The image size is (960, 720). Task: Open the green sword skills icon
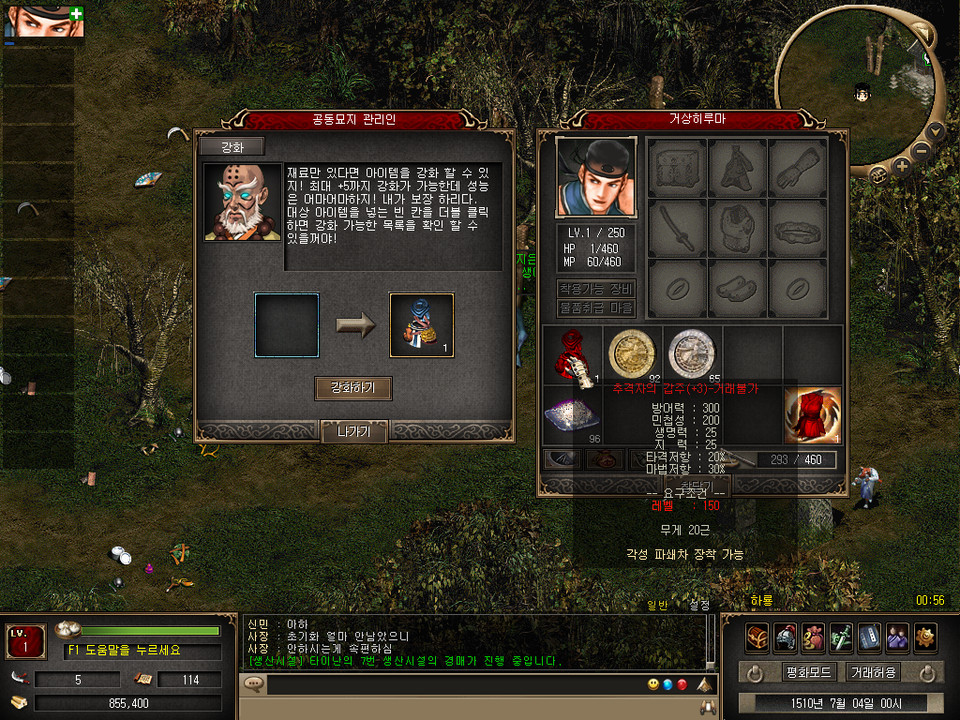coord(841,635)
